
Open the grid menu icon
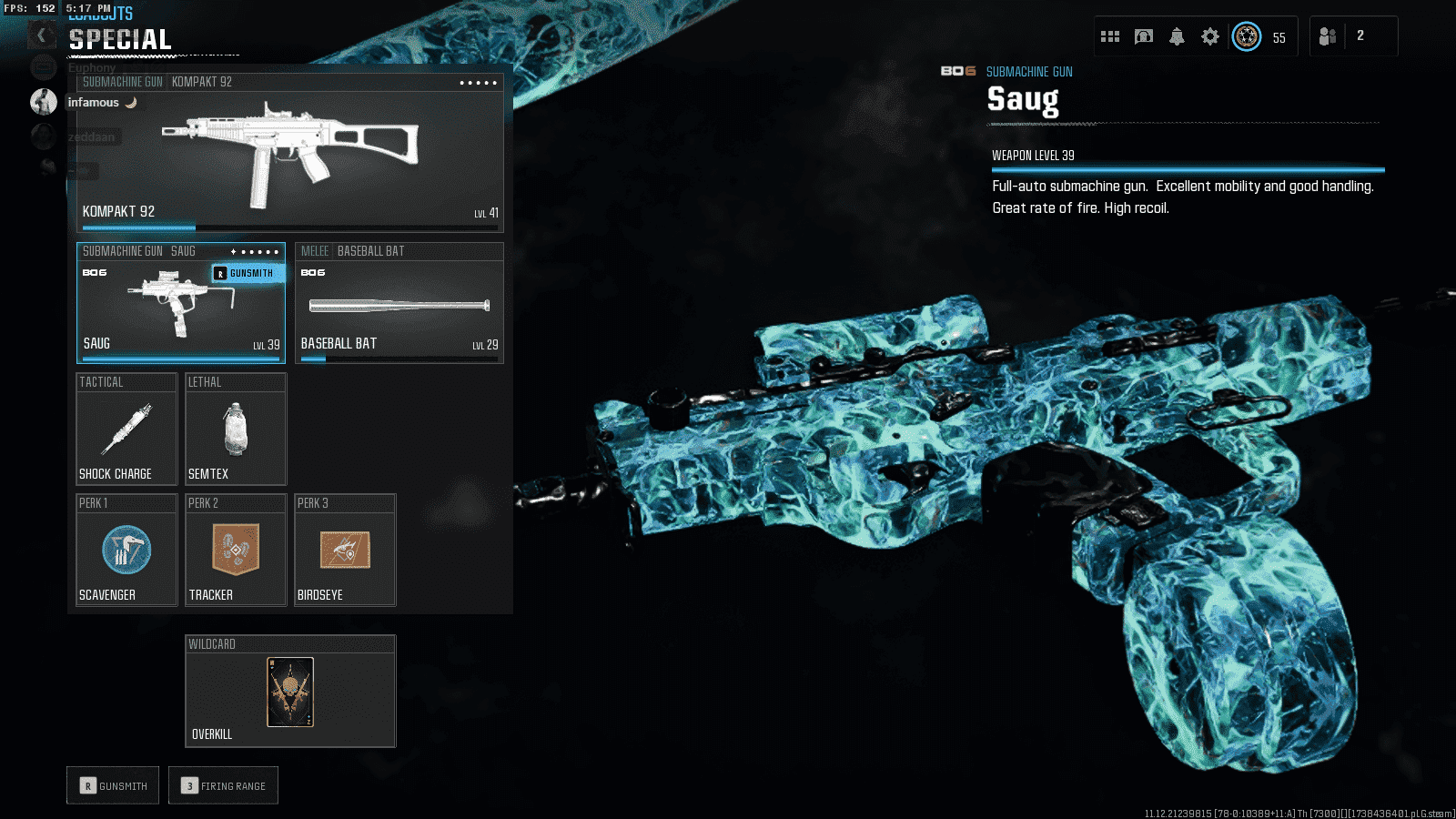[1110, 36]
